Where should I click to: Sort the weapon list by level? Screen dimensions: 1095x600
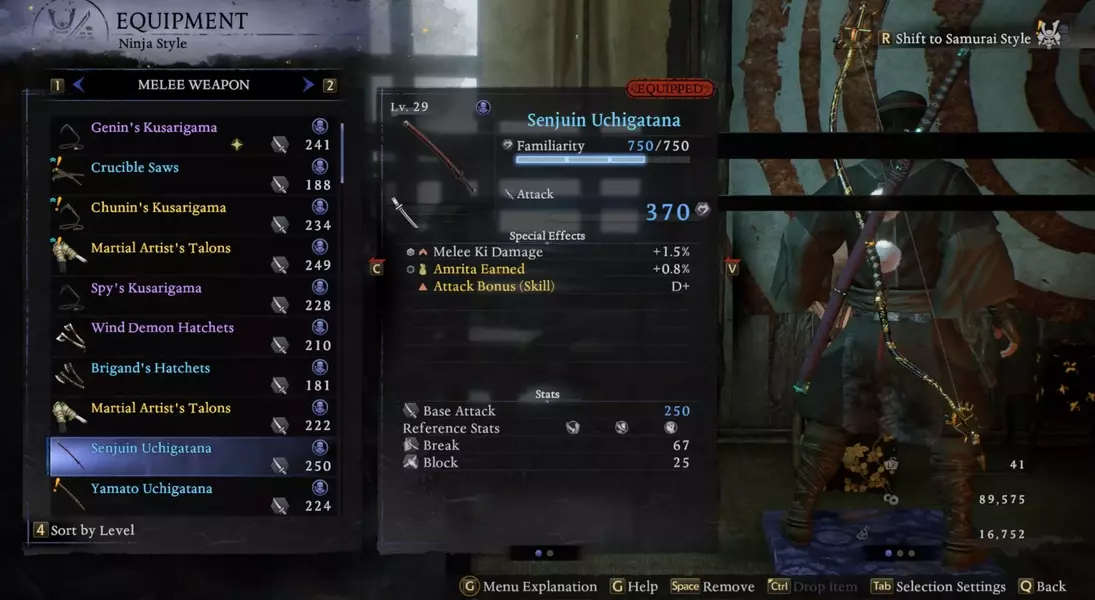[84, 530]
